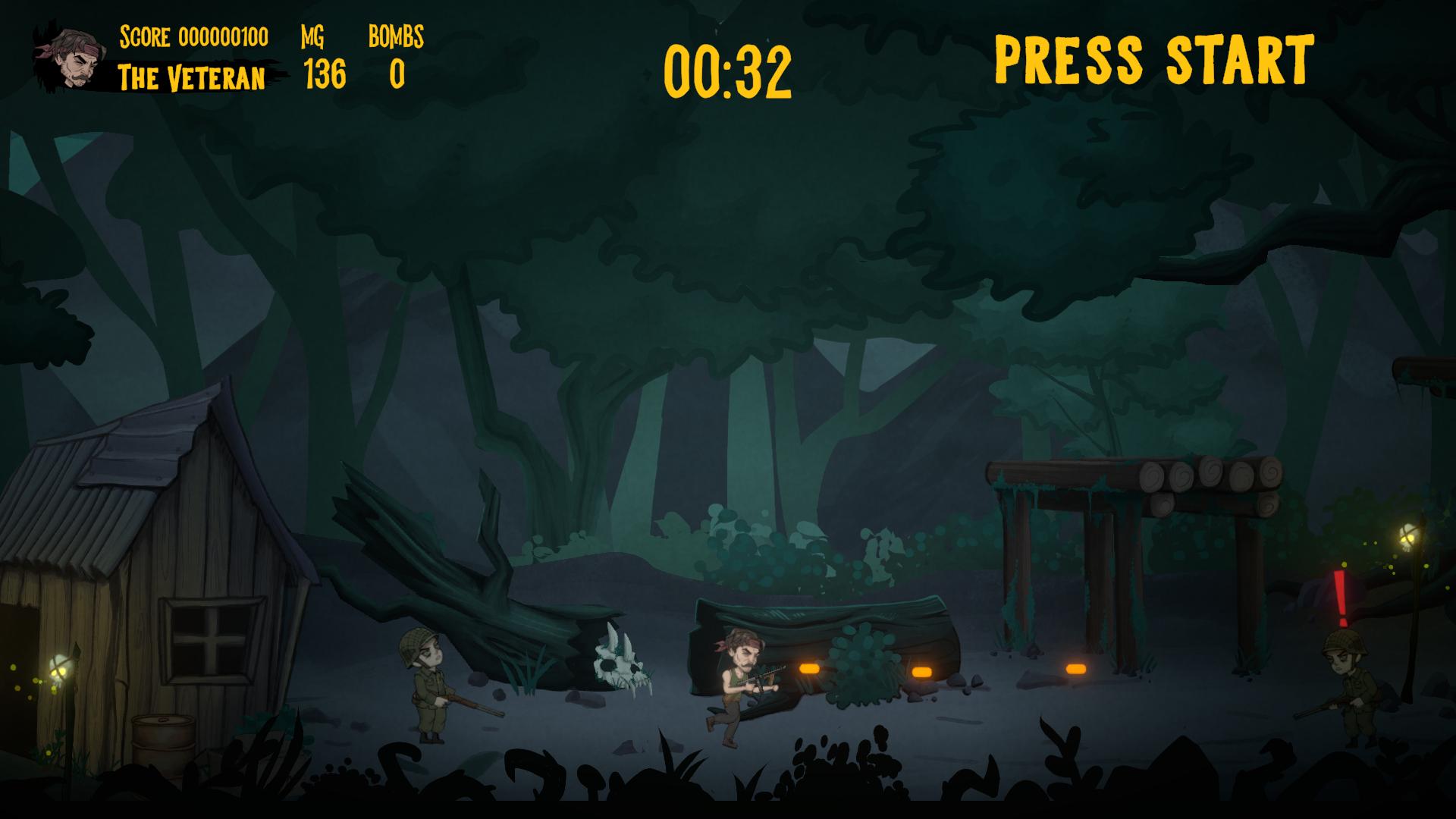This screenshot has width=1456, height=819.
Task: Click The Veteran character portrait
Action: pos(74,58)
